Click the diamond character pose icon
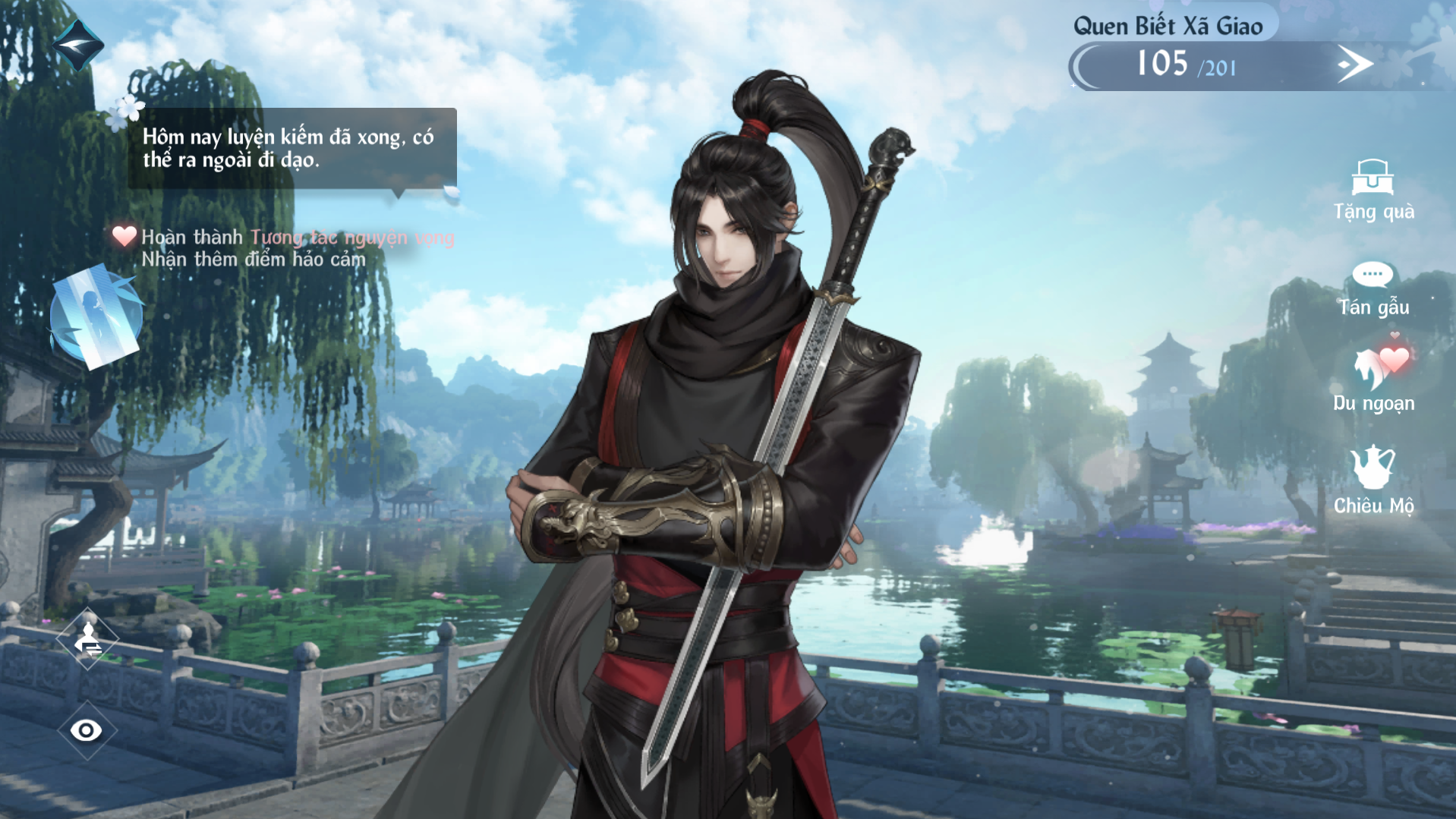The image size is (1456, 819). [88, 639]
